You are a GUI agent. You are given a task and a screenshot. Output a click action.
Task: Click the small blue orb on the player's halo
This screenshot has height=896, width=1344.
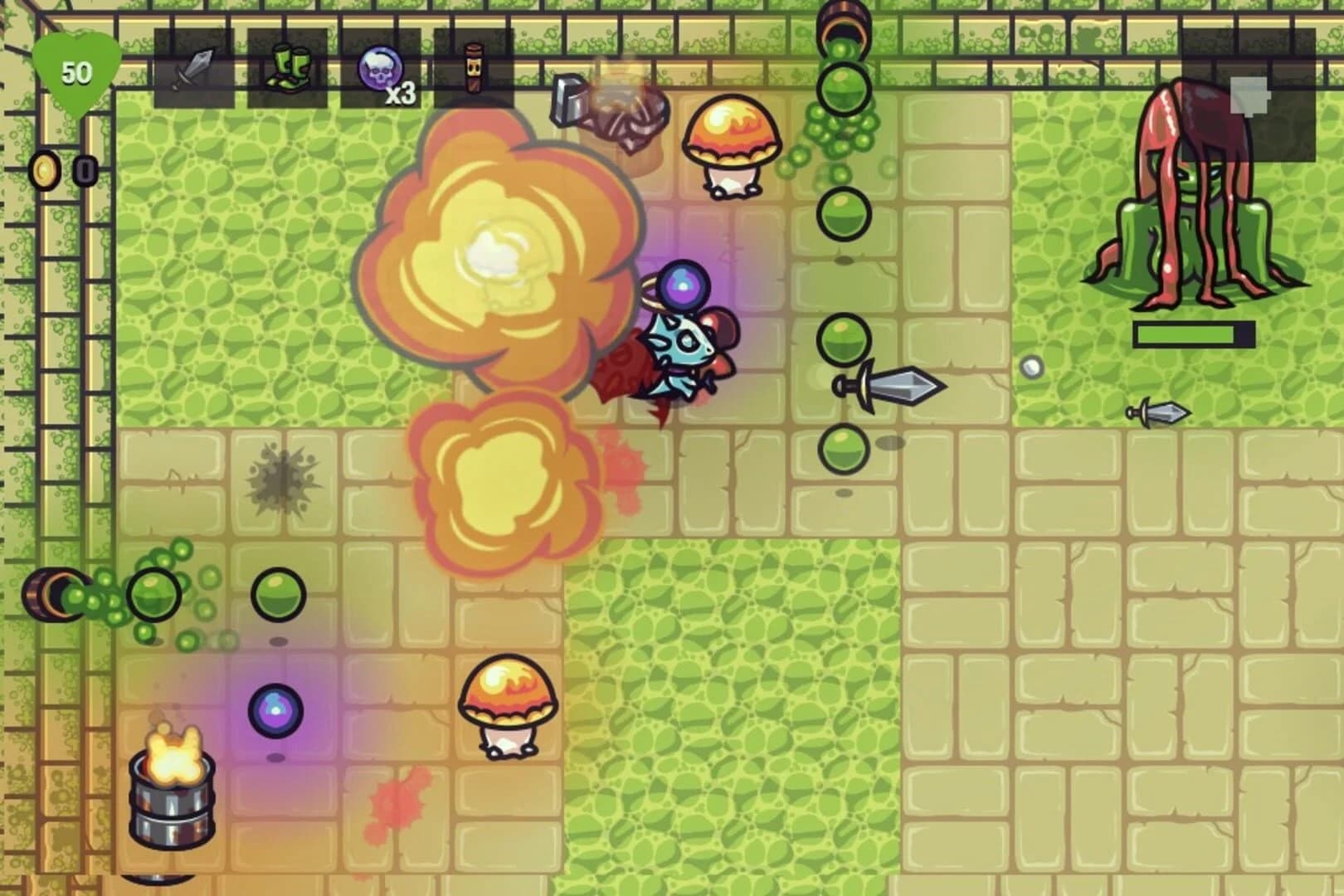pos(685,286)
